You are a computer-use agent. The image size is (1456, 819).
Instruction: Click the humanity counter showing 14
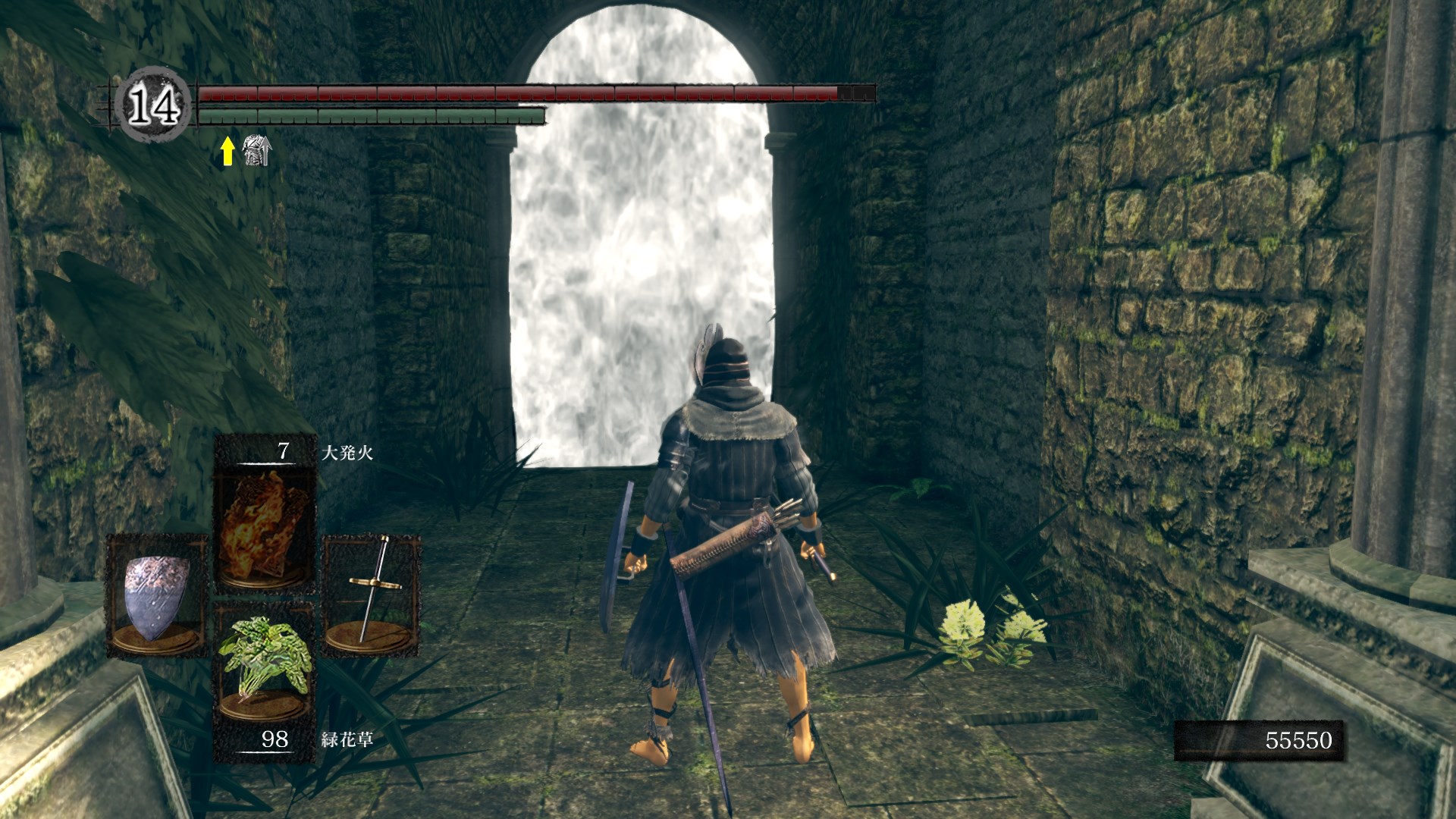154,105
